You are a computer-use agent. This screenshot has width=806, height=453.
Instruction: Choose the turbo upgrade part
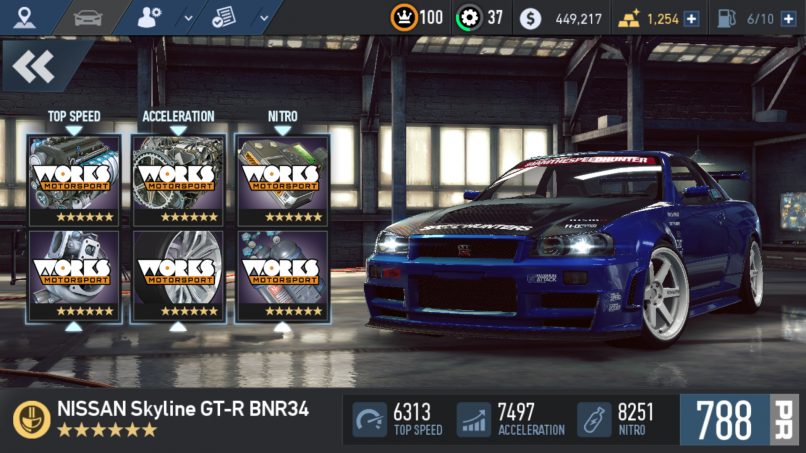coord(74,275)
